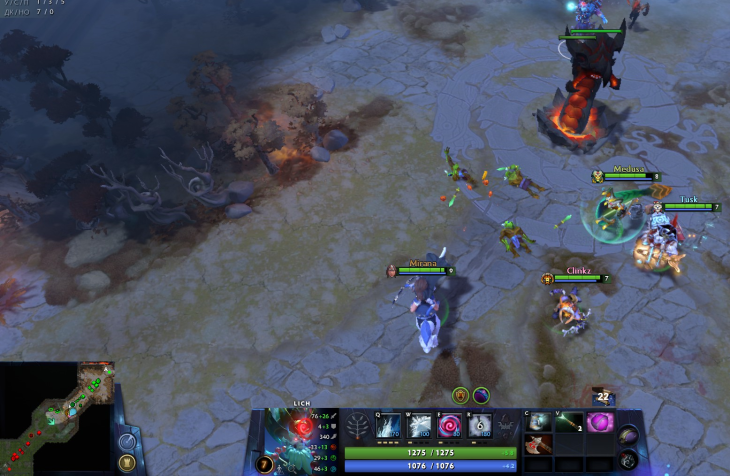Click the shield buff status icon
The width and height of the screenshot is (730, 476).
pos(460,395)
